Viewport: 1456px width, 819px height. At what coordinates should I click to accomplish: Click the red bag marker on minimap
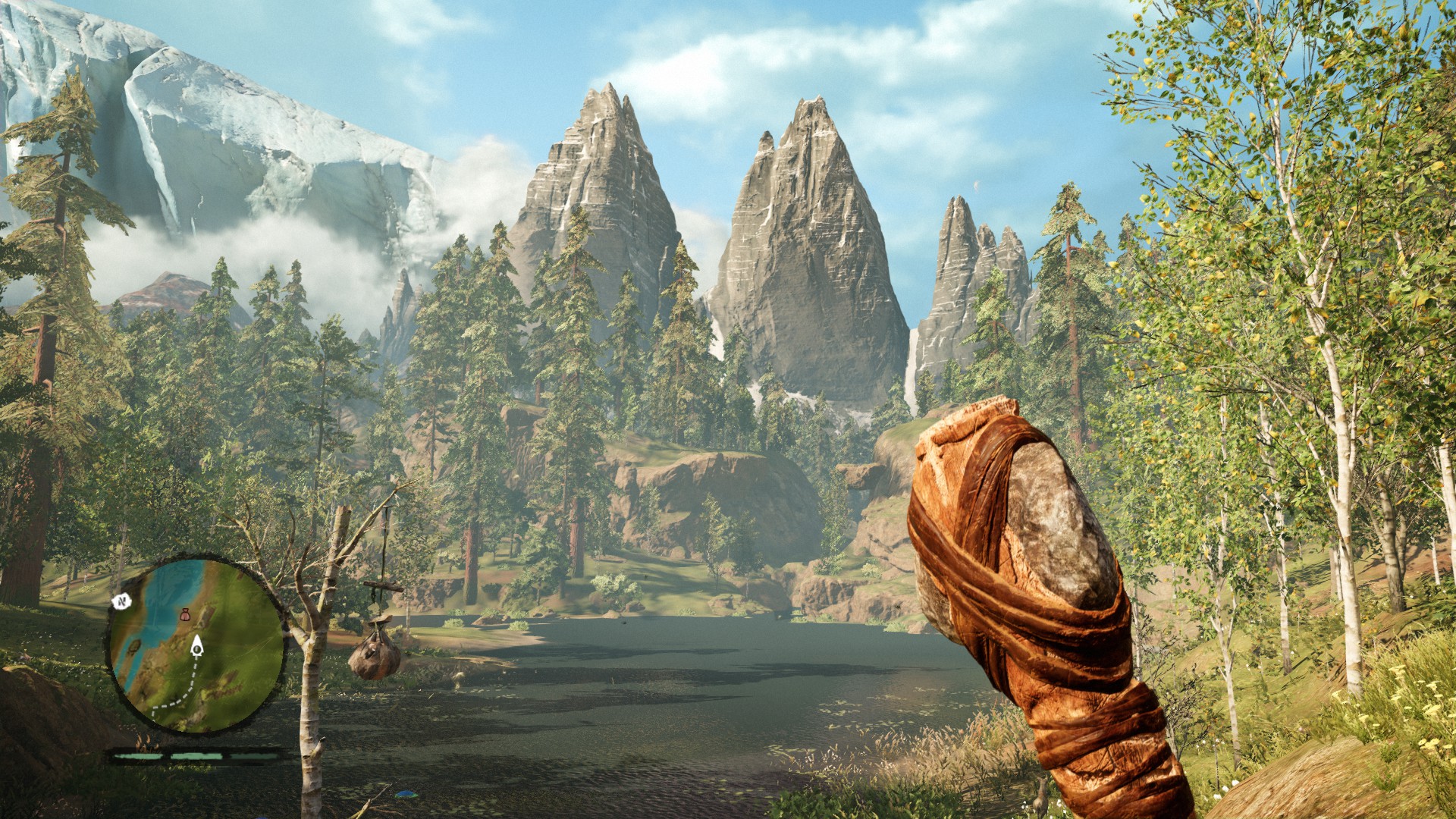click(x=184, y=615)
